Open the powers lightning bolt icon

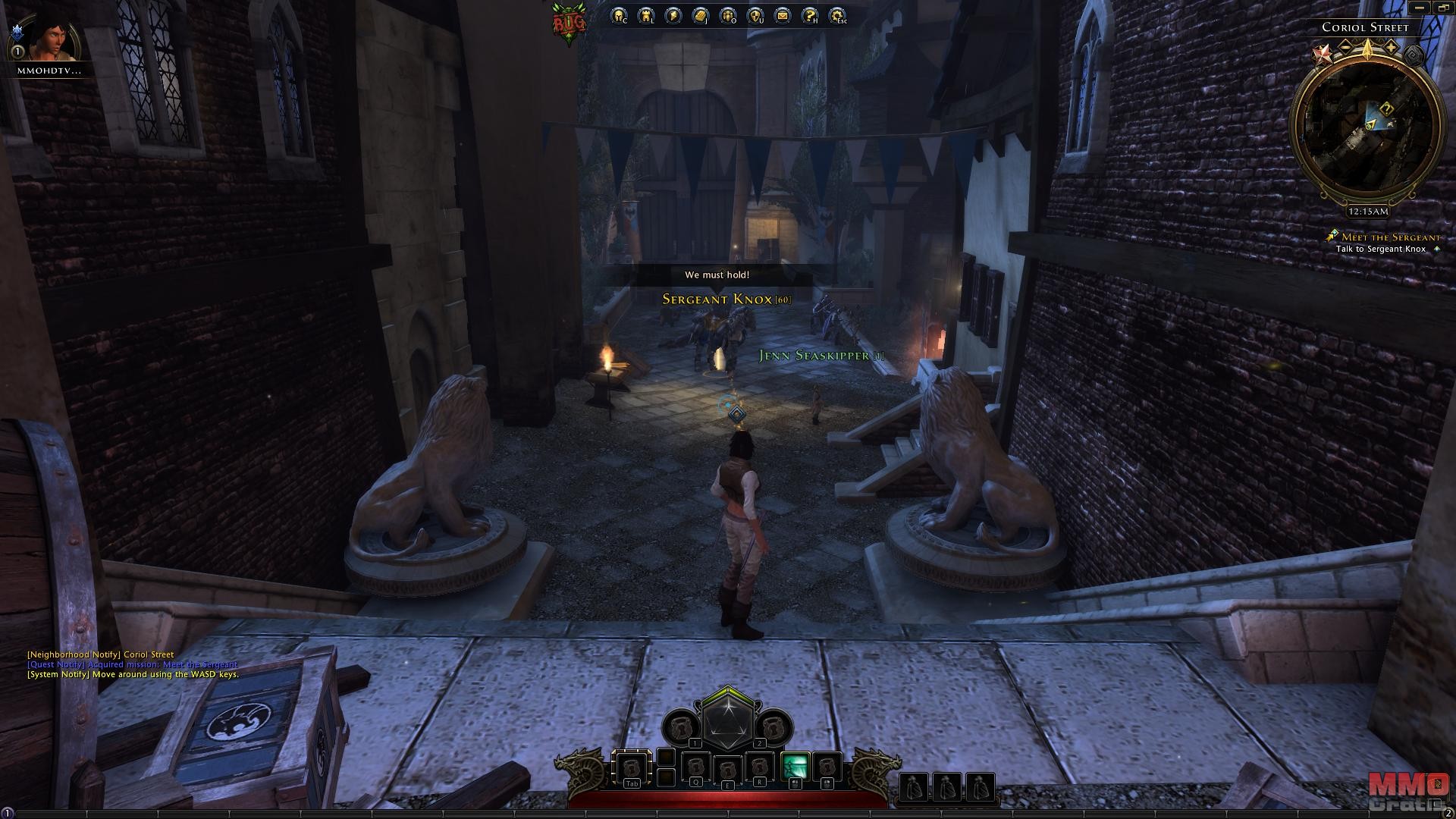tap(673, 16)
